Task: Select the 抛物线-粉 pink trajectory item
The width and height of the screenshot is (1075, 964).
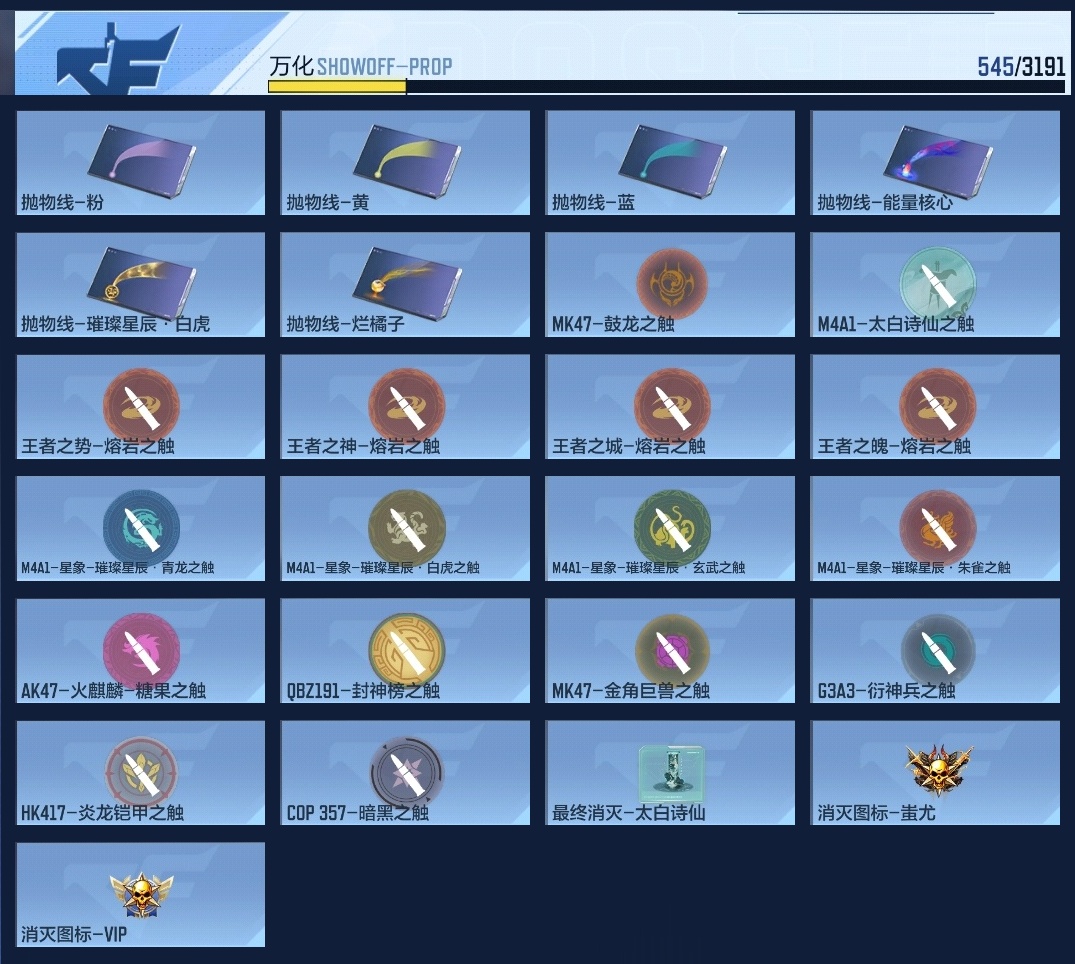Action: [141, 162]
